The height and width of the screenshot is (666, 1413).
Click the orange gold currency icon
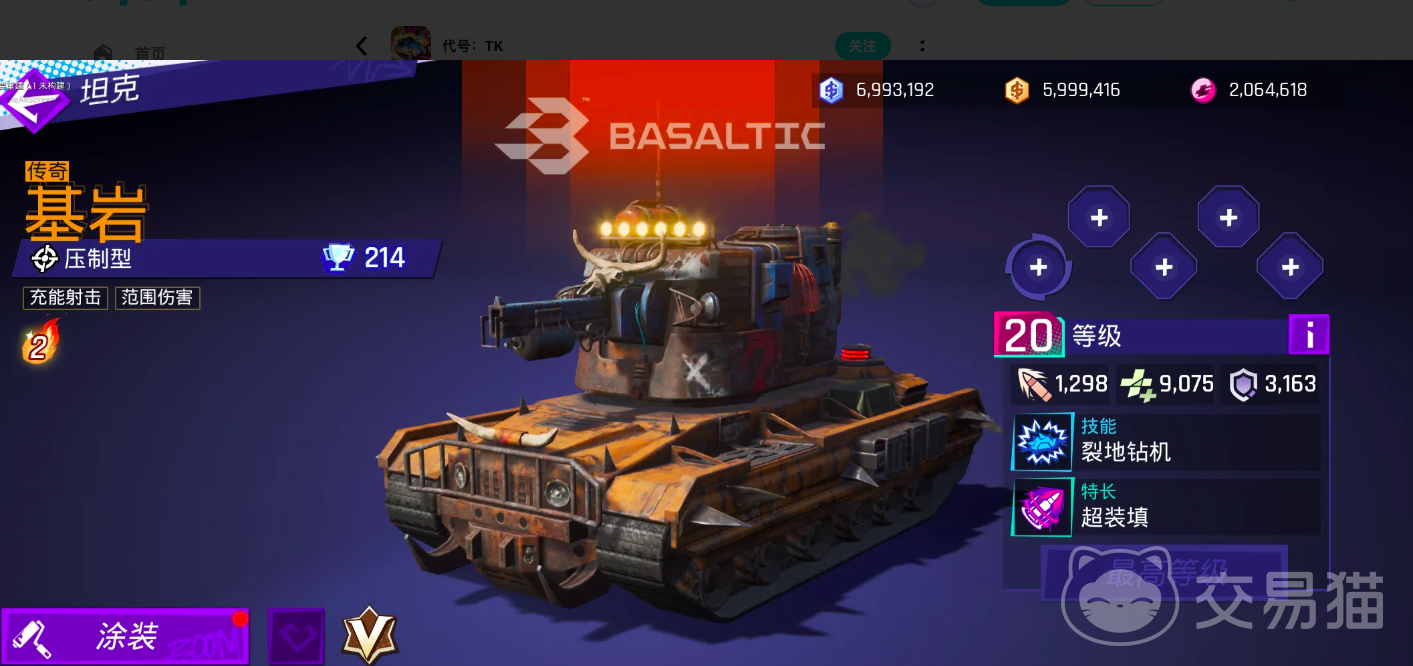1017,90
